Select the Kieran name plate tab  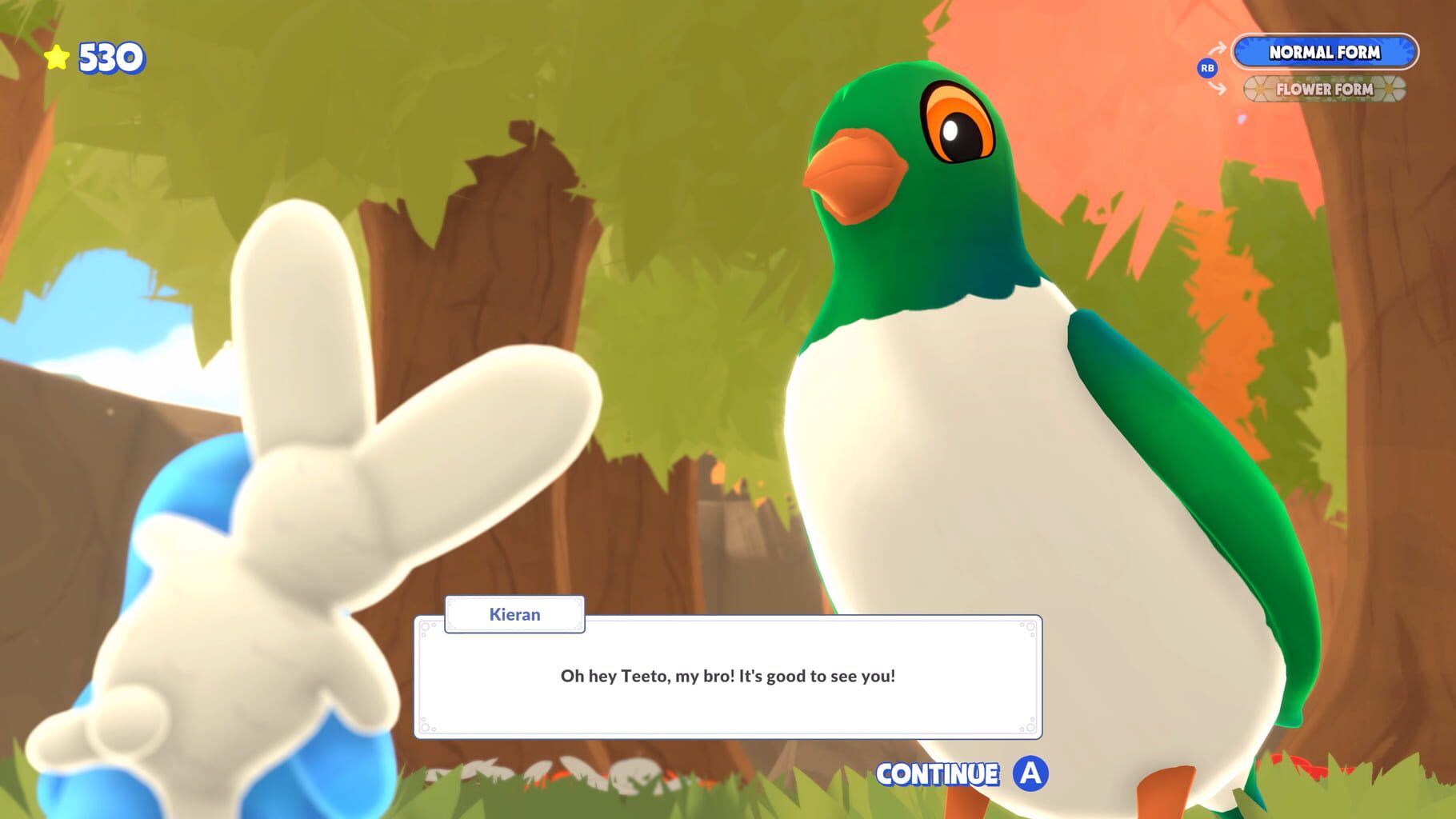(514, 614)
